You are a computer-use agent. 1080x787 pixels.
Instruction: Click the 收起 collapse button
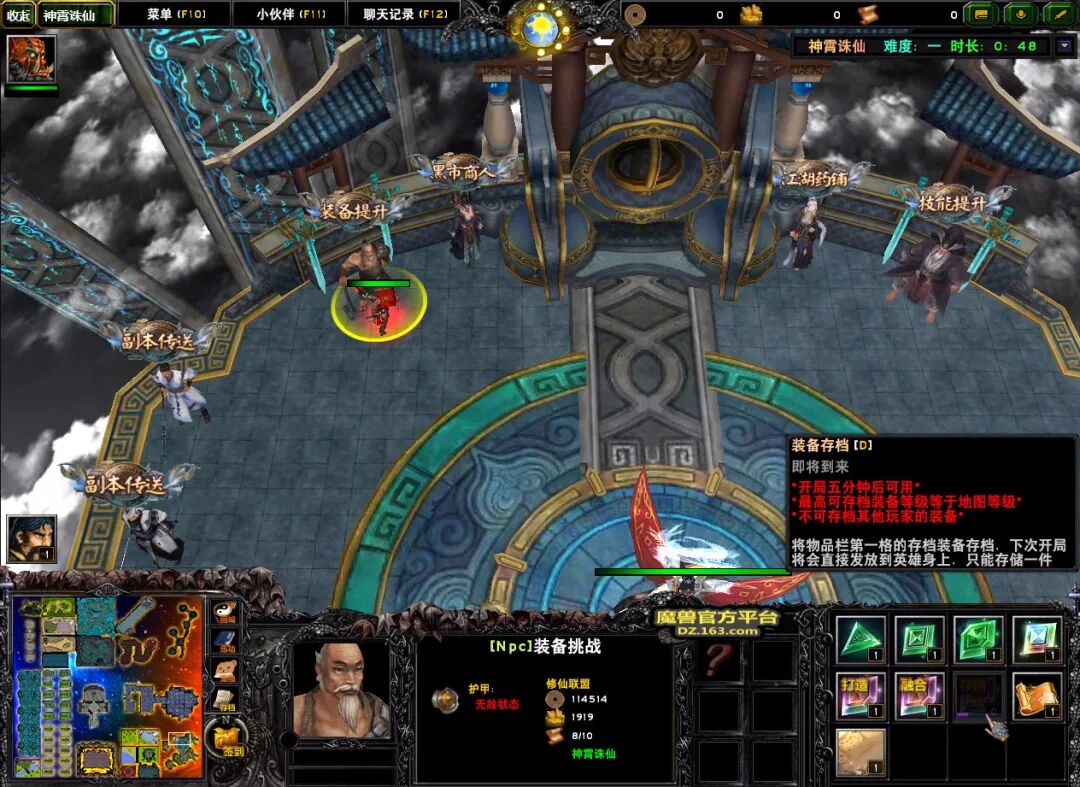[18, 15]
